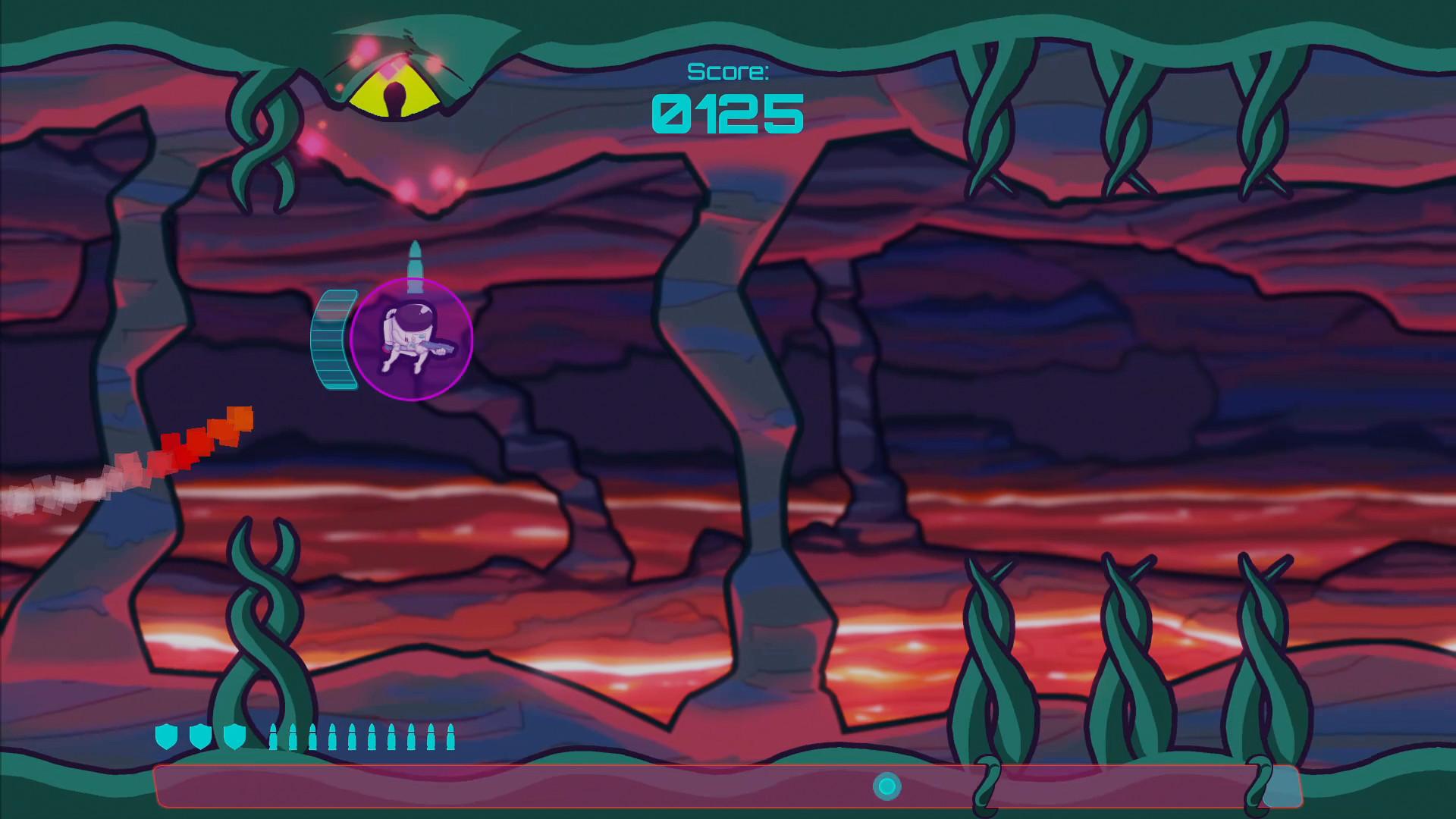This screenshot has width=1456, height=819.
Task: Open the Score display at the top center
Action: (x=729, y=72)
